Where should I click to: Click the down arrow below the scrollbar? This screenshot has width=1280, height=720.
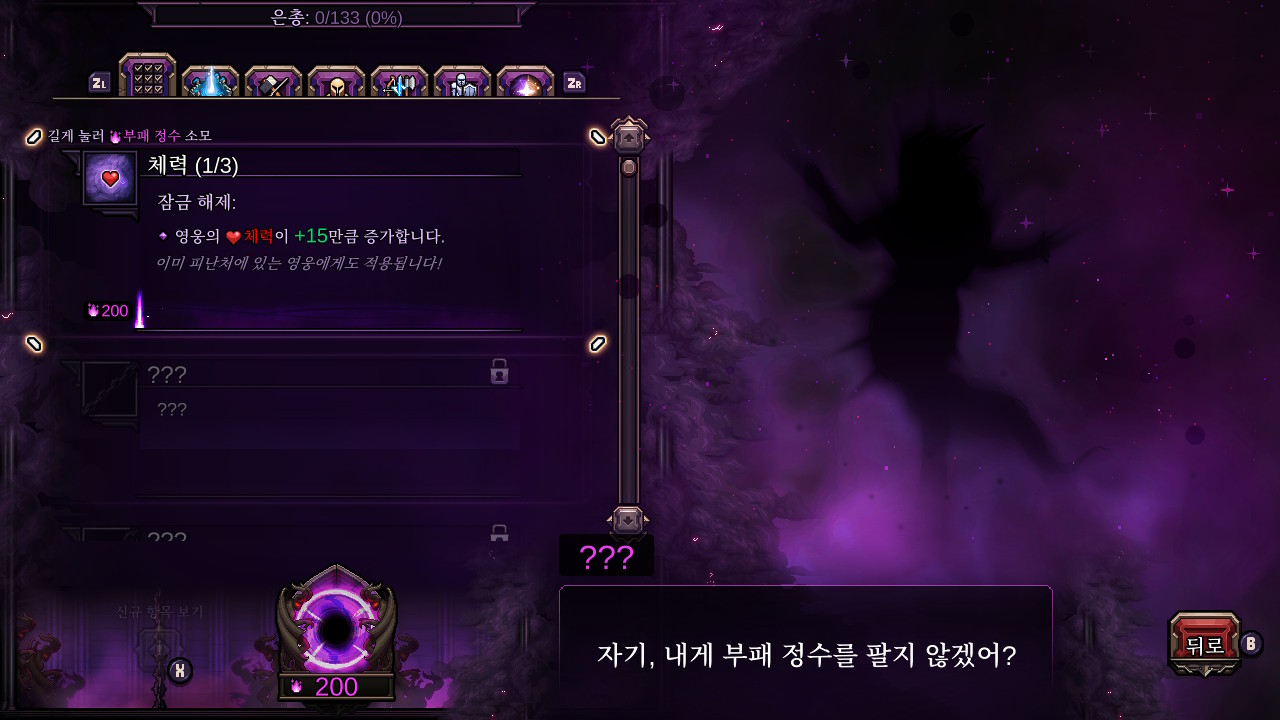pos(628,517)
